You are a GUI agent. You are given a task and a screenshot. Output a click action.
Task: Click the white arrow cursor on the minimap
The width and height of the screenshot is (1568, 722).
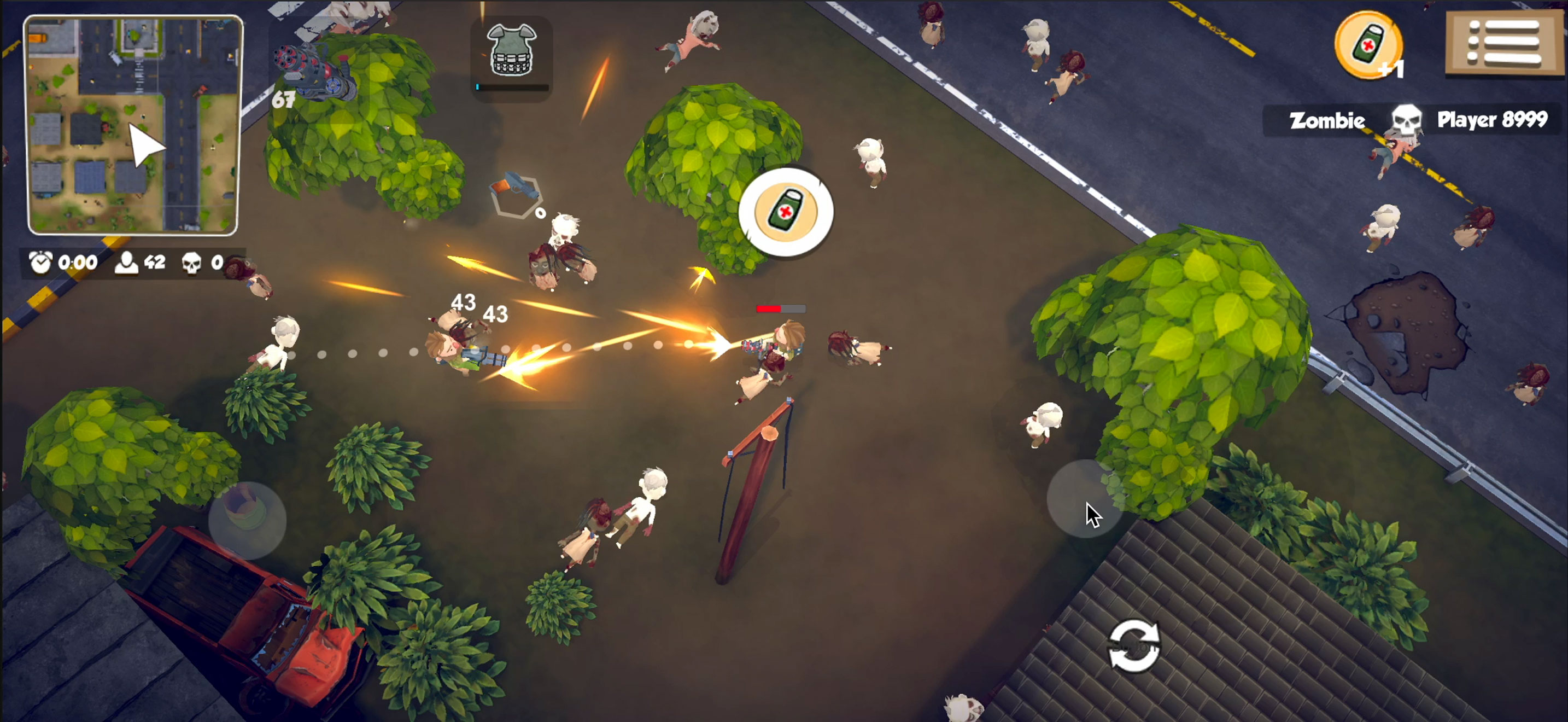[x=145, y=145]
